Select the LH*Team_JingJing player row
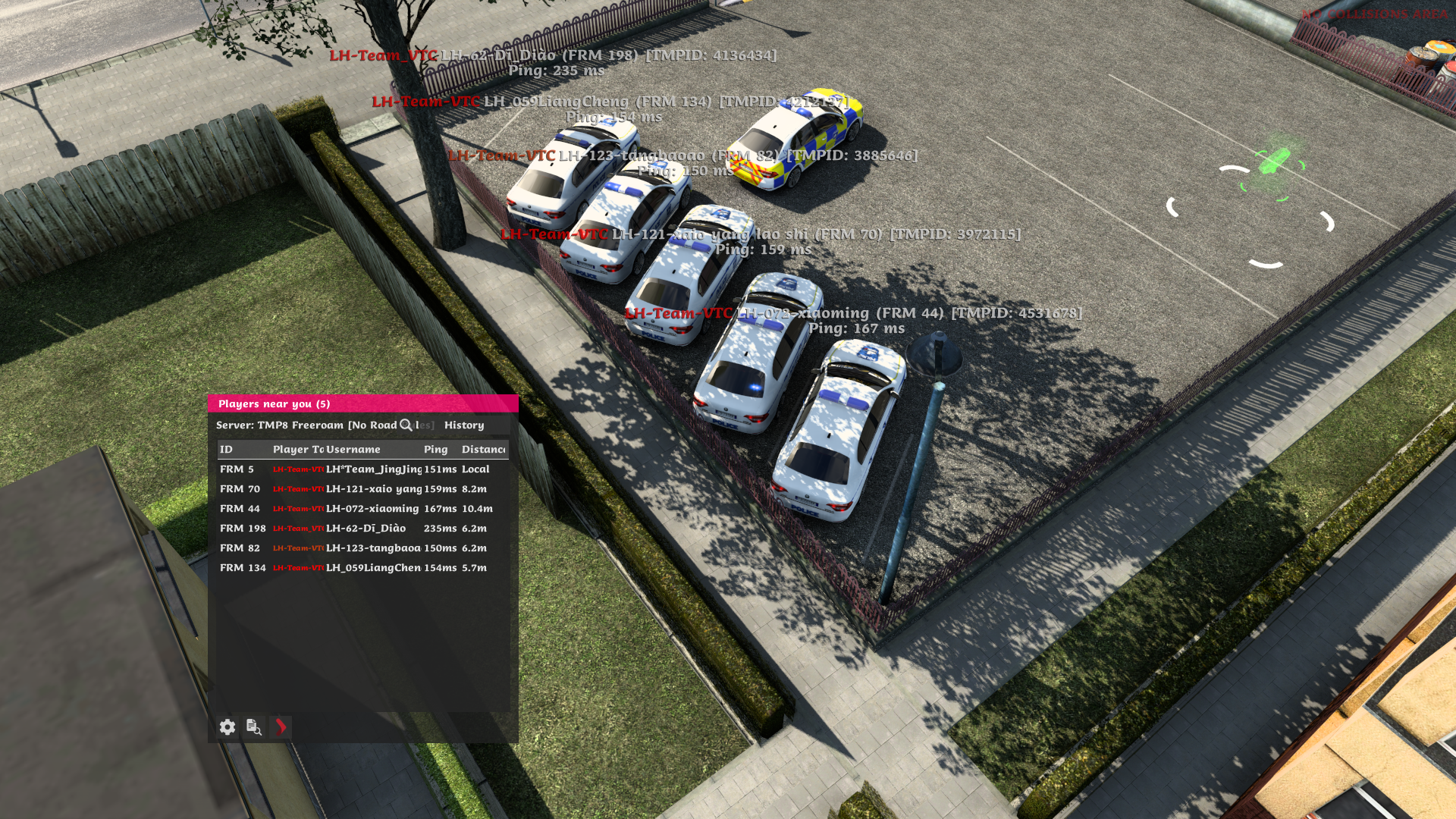 (x=362, y=469)
